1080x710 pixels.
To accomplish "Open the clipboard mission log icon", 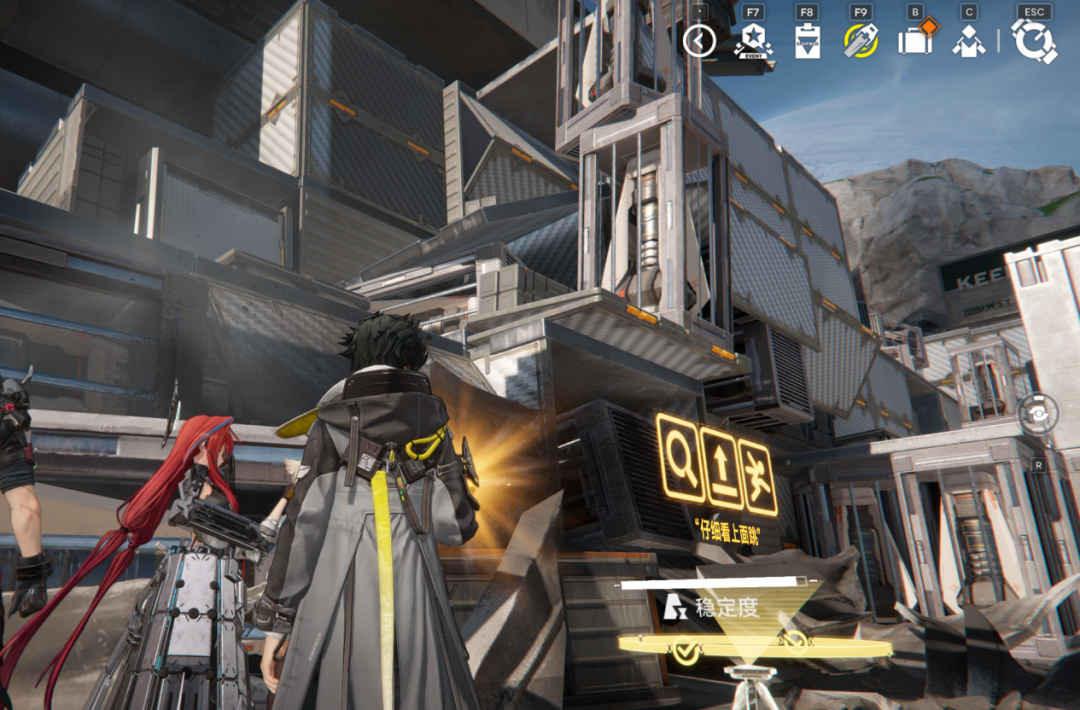I will coord(807,42).
